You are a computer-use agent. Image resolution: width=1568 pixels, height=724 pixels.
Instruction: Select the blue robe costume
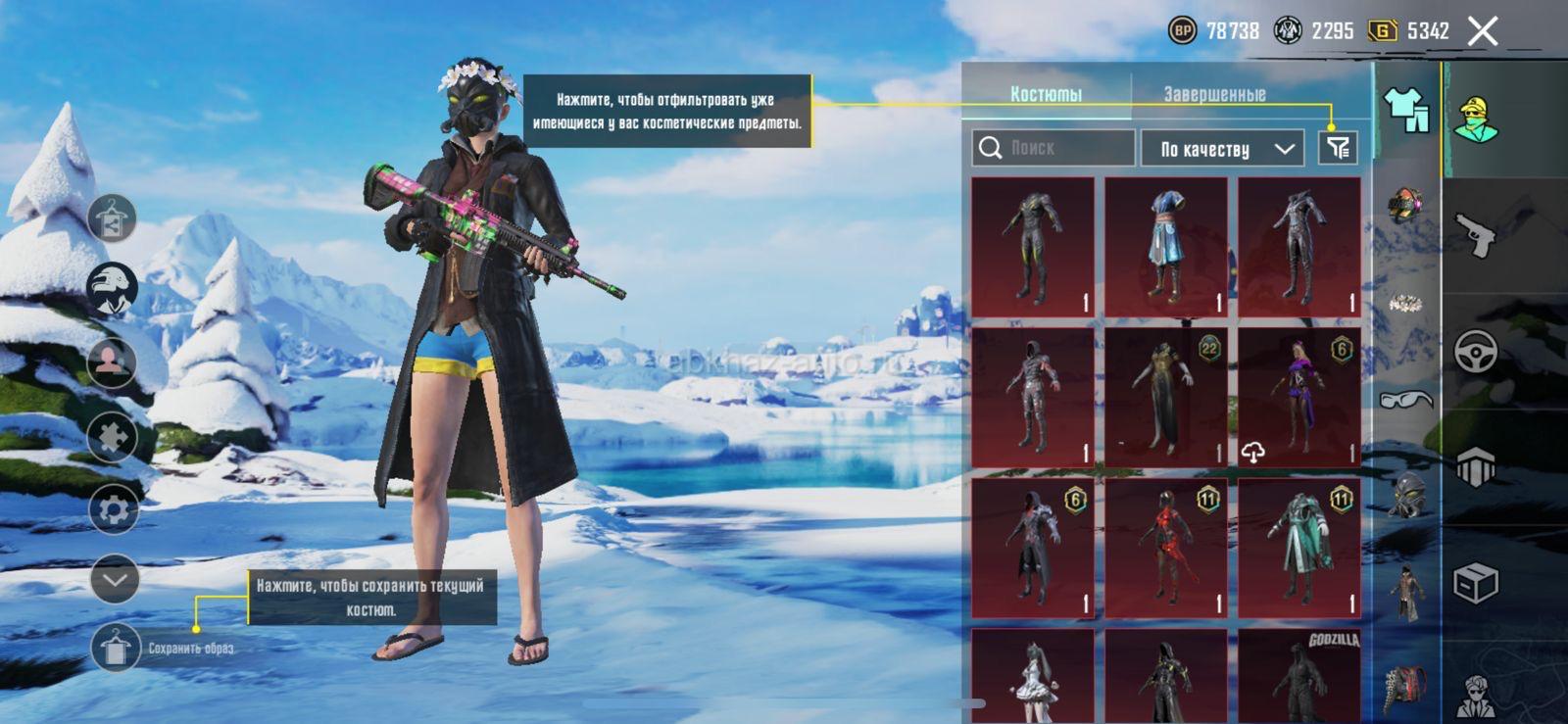pyautogui.click(x=1165, y=247)
